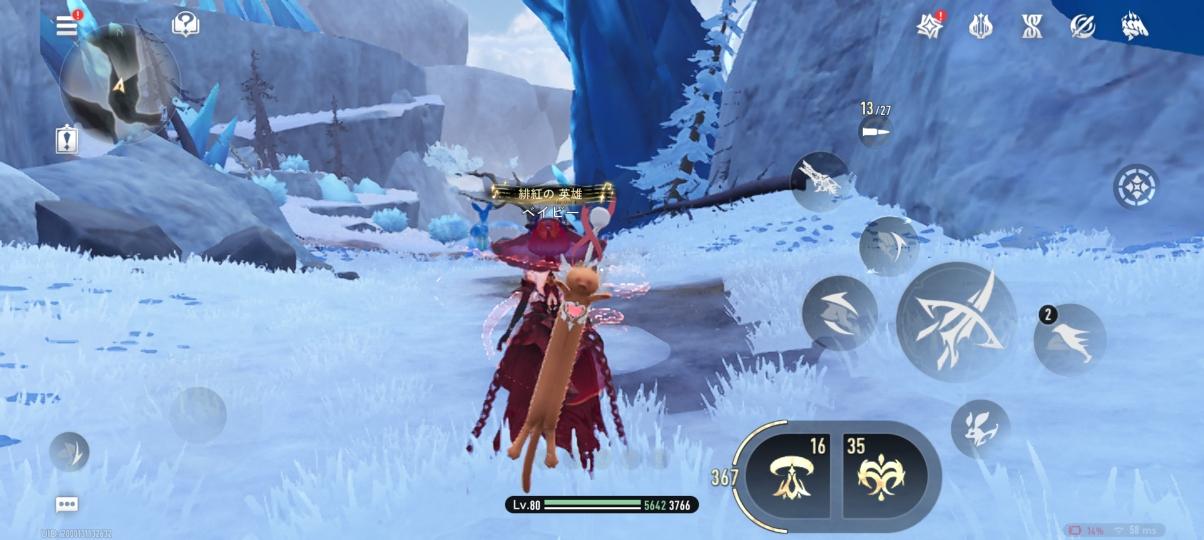
Task: Tap the slashed circle sword icon
Action: pyautogui.click(x=1082, y=26)
